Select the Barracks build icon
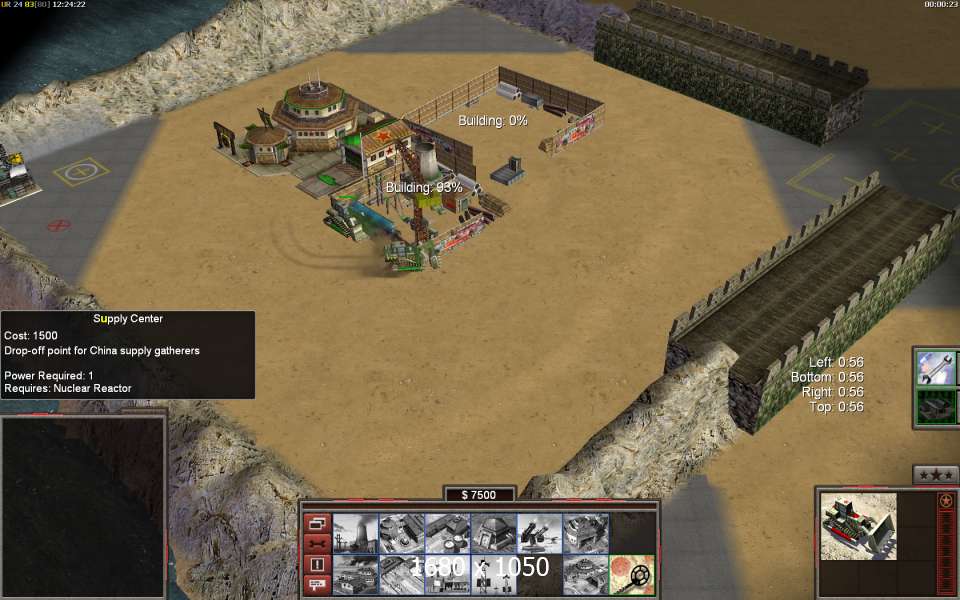Image resolution: width=960 pixels, height=600 pixels. pyautogui.click(x=401, y=533)
